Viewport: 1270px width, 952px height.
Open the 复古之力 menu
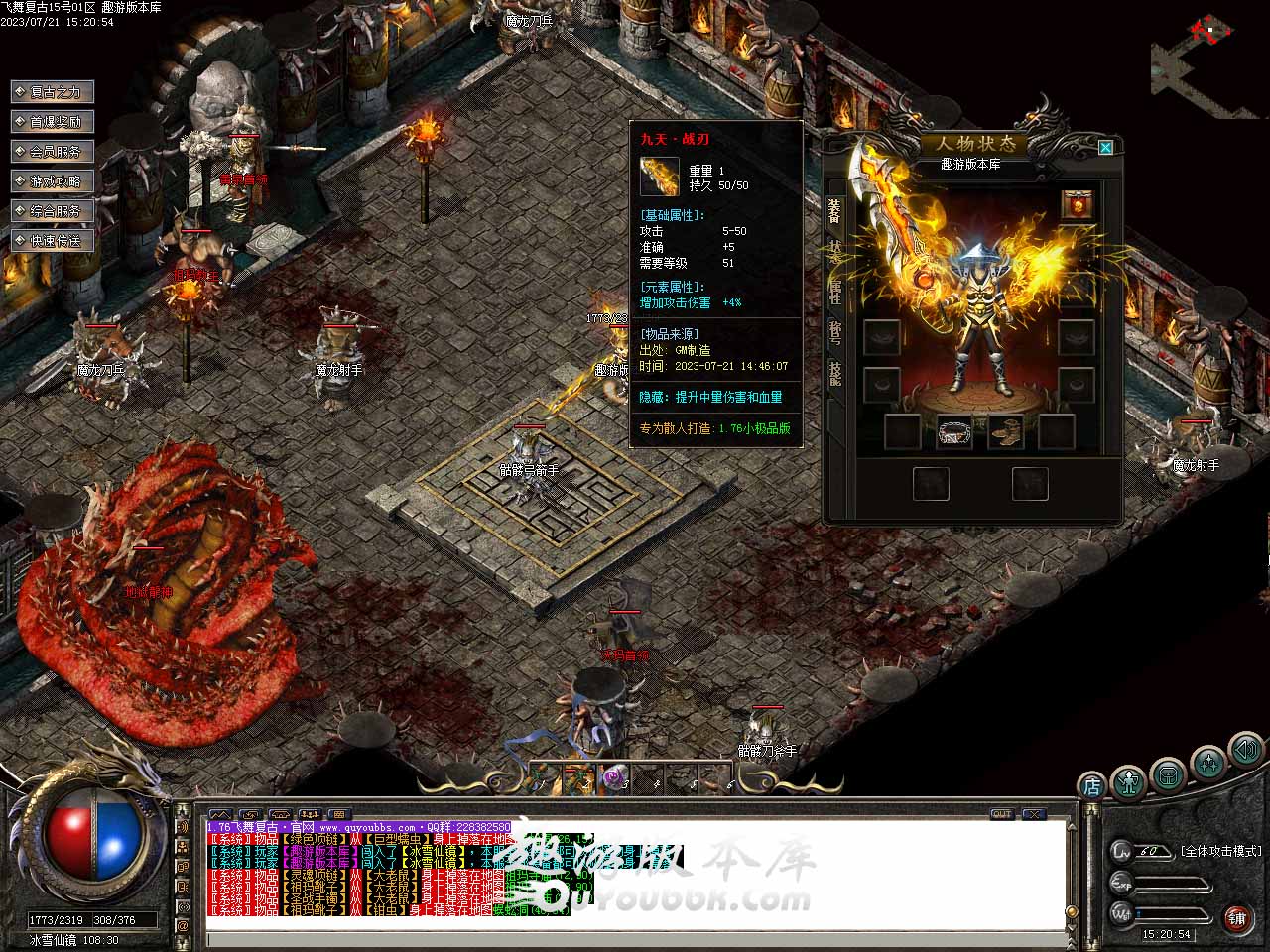pos(54,92)
